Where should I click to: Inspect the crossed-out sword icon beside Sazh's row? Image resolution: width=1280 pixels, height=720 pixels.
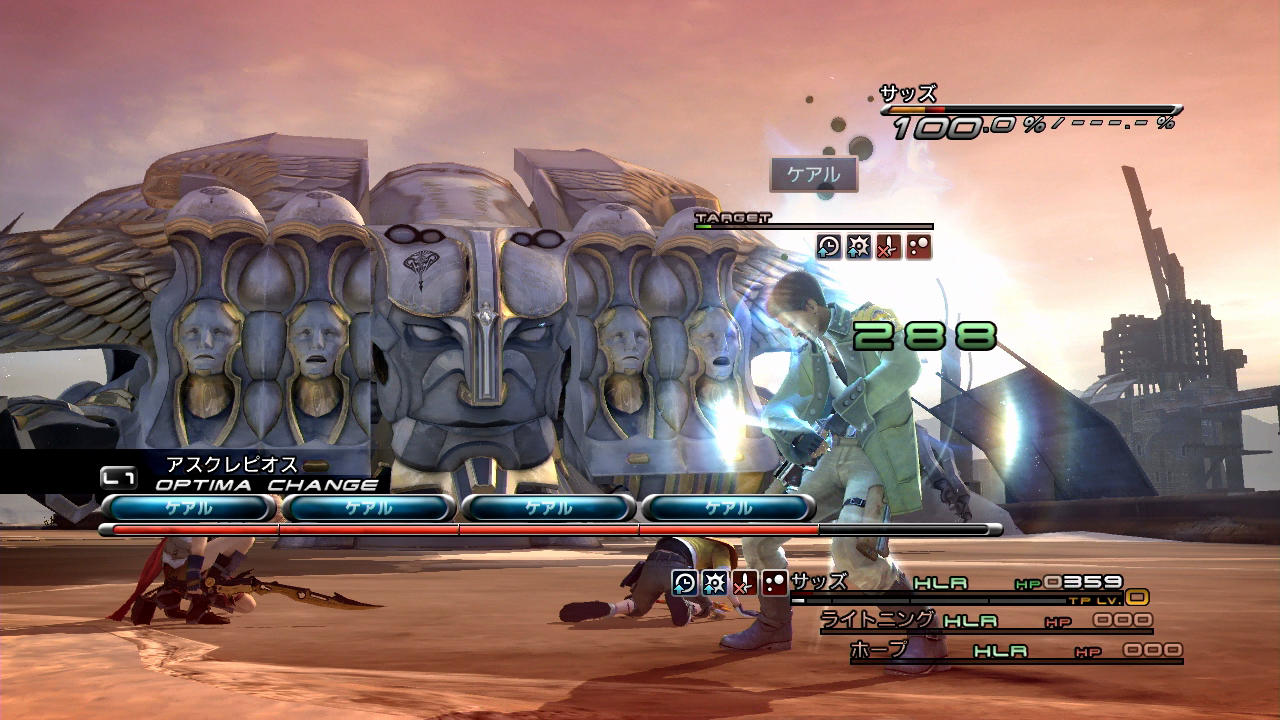click(744, 583)
